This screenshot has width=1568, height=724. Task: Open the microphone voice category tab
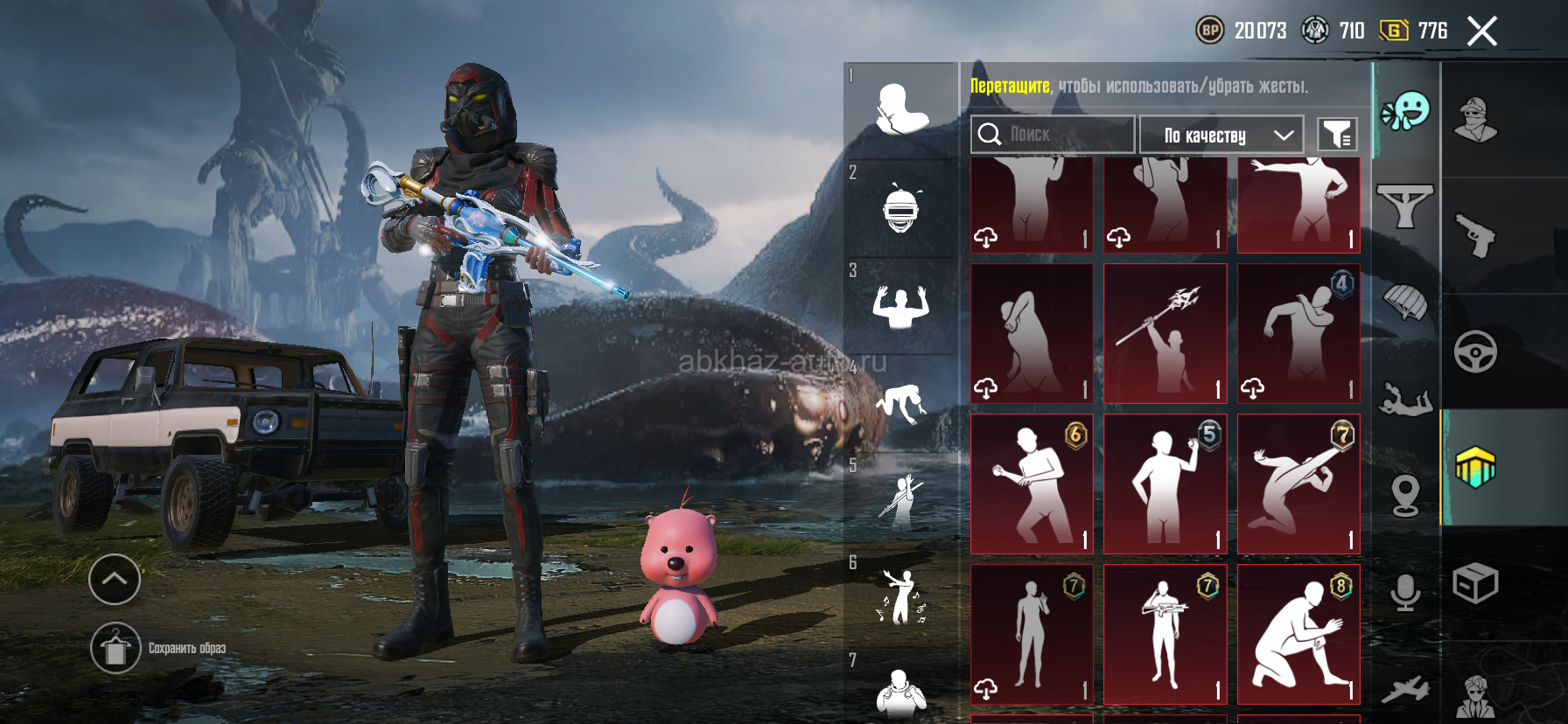click(x=1405, y=593)
